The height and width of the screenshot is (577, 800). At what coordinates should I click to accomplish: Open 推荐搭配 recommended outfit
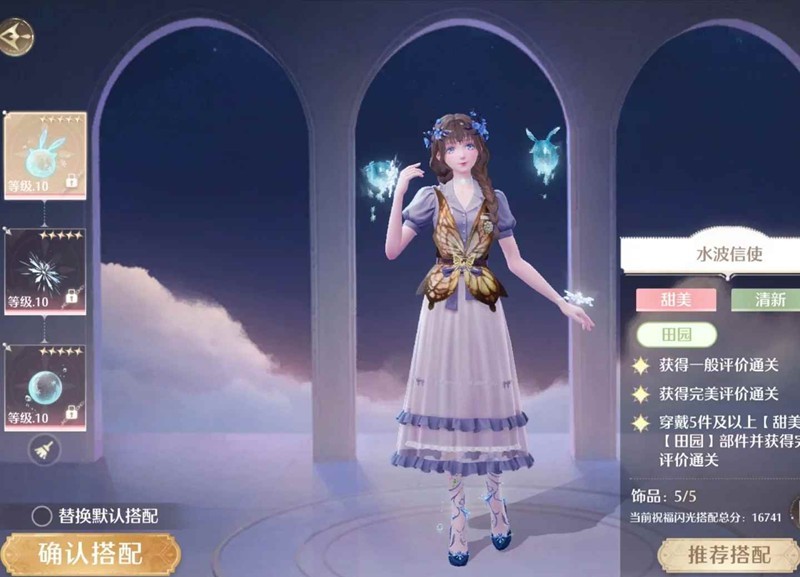point(728,555)
